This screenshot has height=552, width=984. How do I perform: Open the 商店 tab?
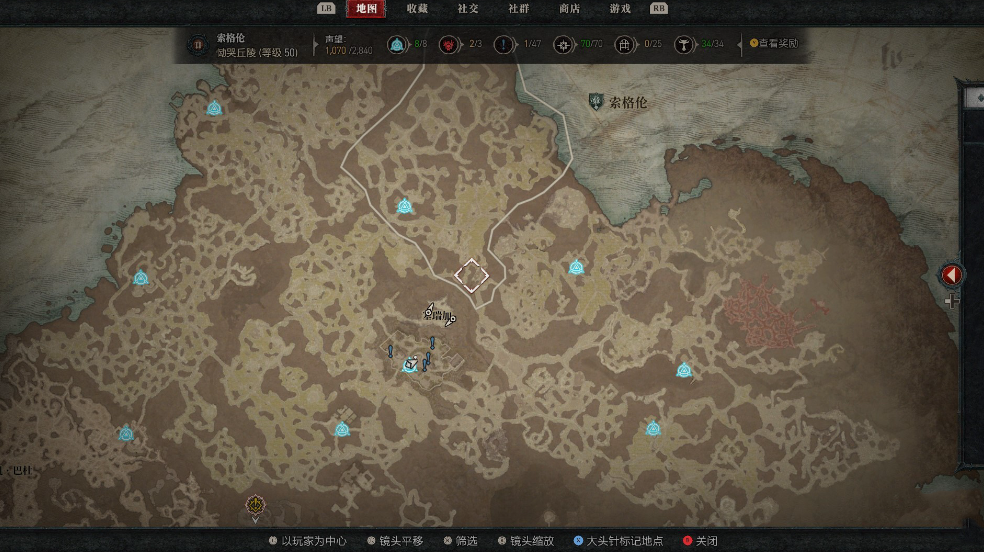569,9
